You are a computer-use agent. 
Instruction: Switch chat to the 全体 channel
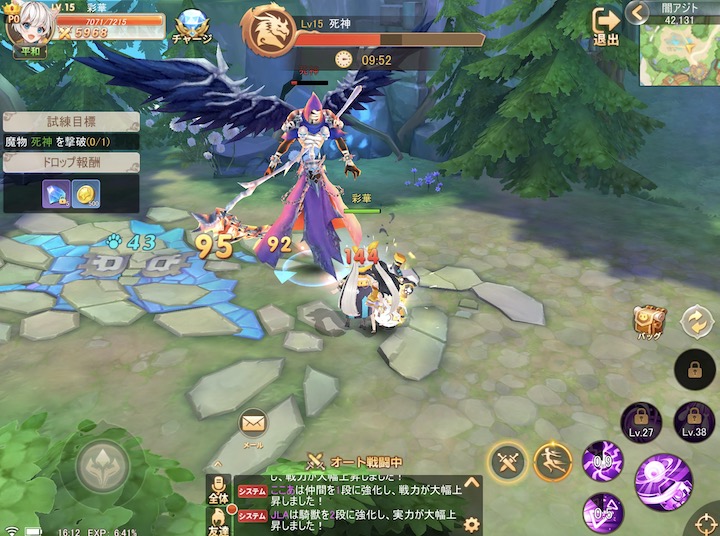[218, 489]
